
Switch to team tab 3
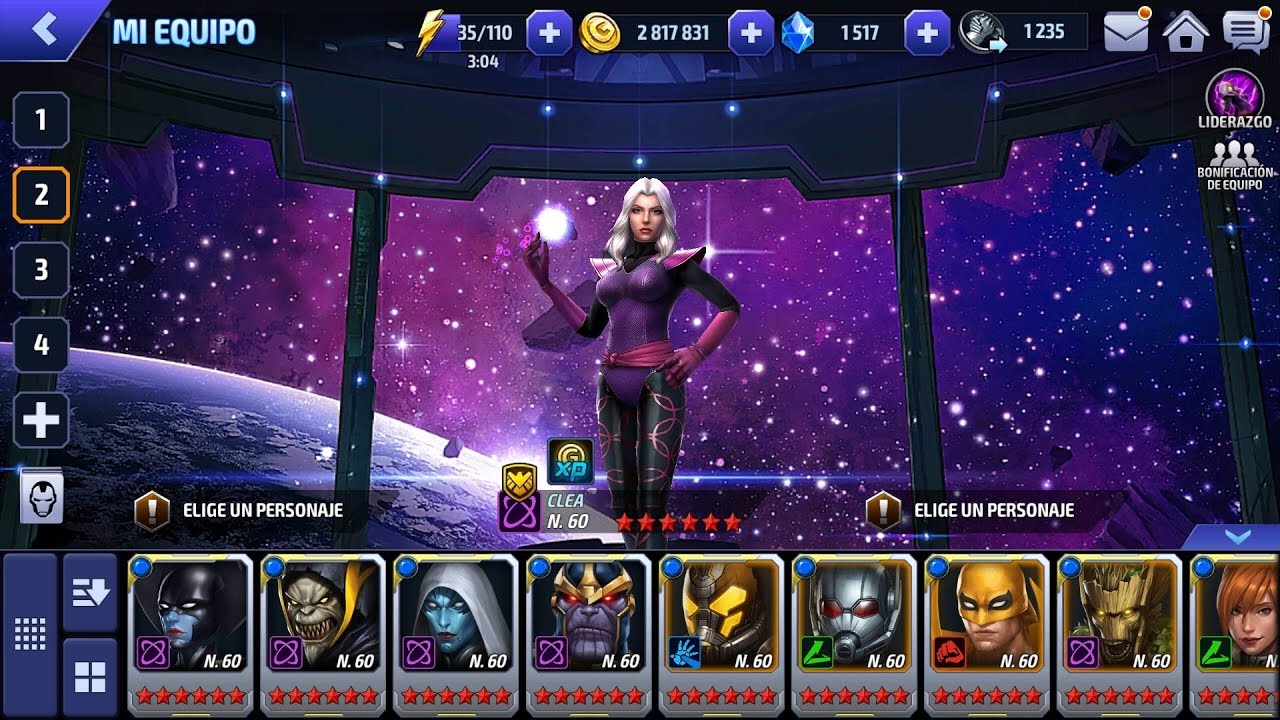[40, 270]
